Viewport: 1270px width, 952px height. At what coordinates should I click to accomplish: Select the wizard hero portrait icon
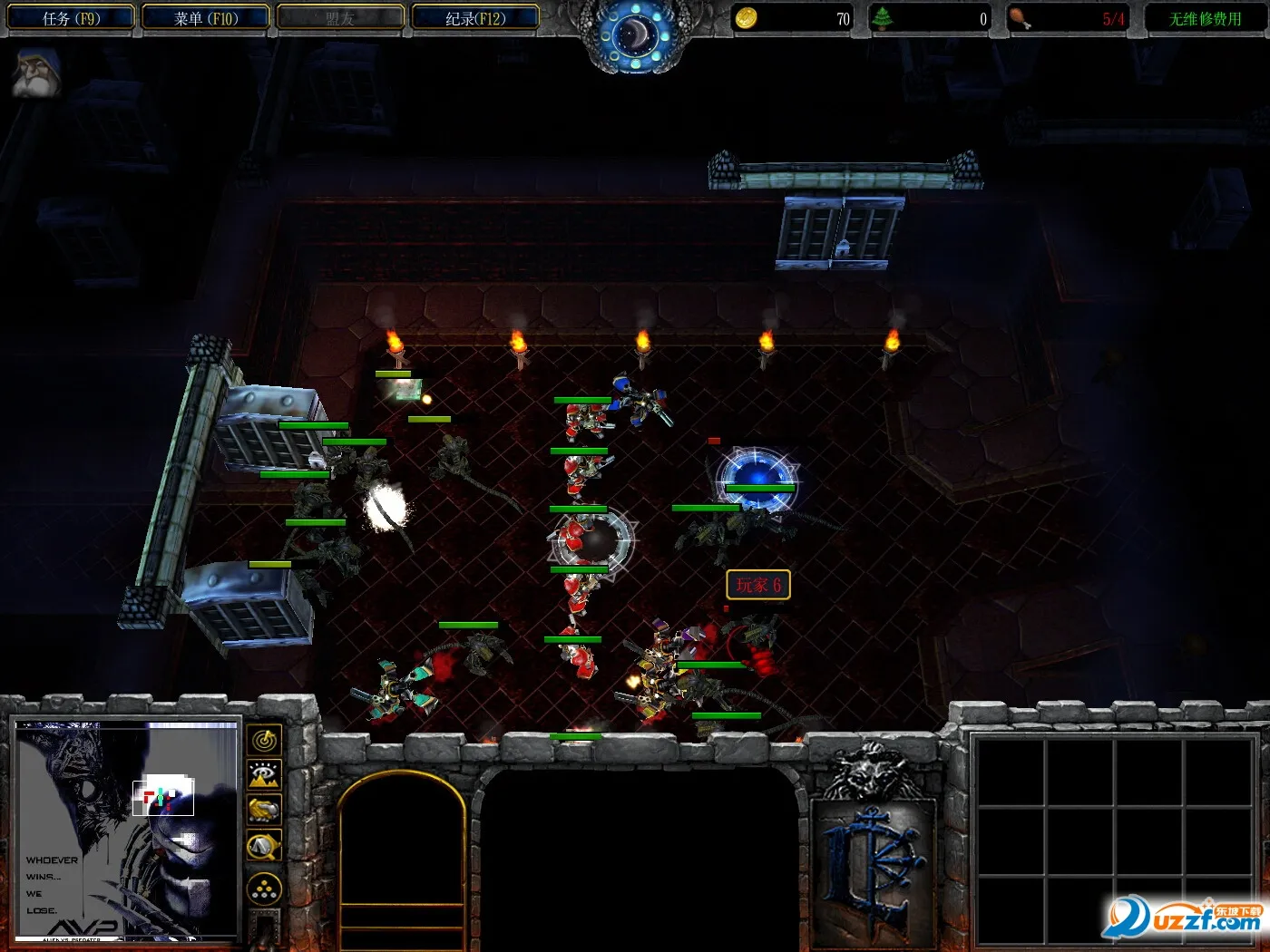pos(36,74)
